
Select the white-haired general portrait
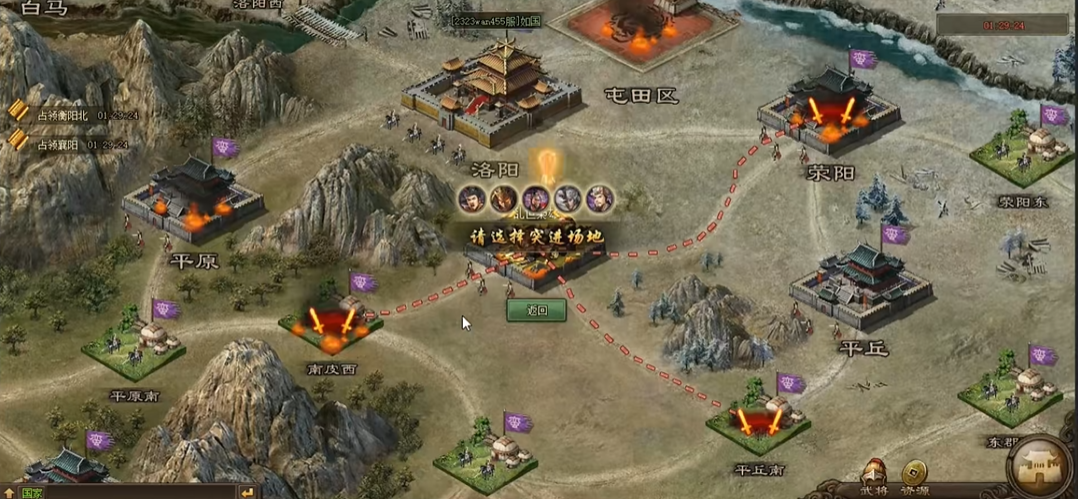coord(569,198)
